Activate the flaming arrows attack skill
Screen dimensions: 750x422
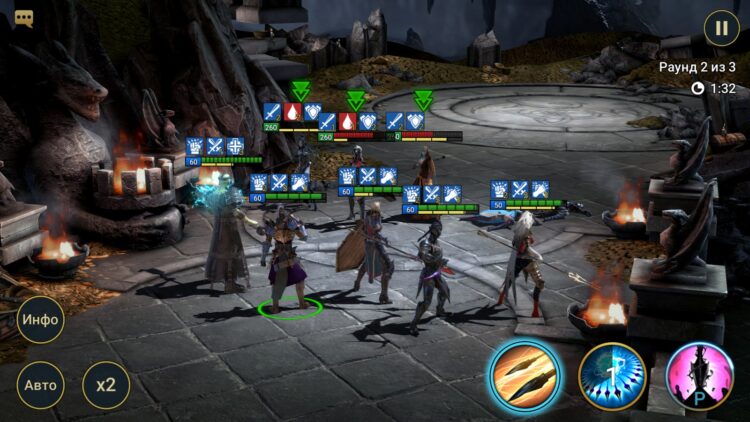[x=523, y=376]
